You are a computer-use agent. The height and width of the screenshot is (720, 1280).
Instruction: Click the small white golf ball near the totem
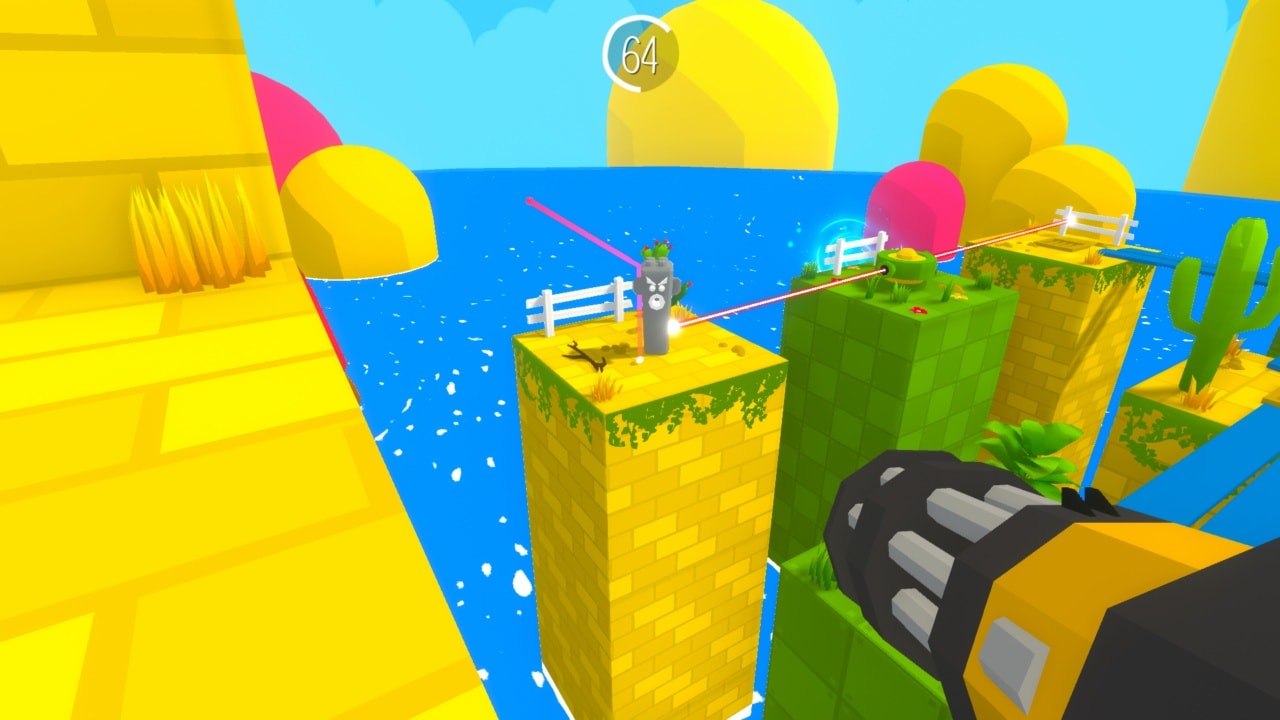640,358
